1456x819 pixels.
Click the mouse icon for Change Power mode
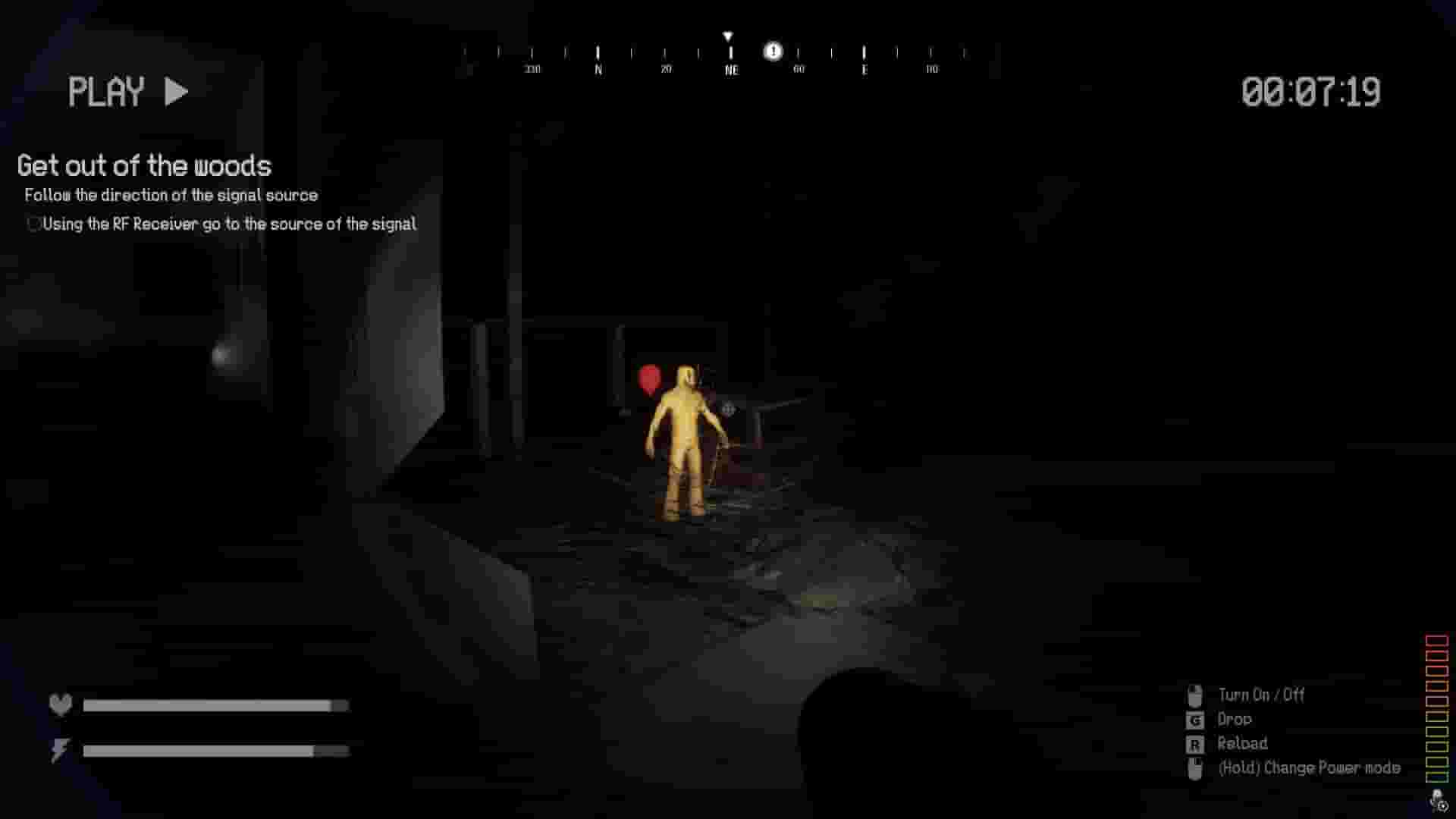(x=1197, y=767)
